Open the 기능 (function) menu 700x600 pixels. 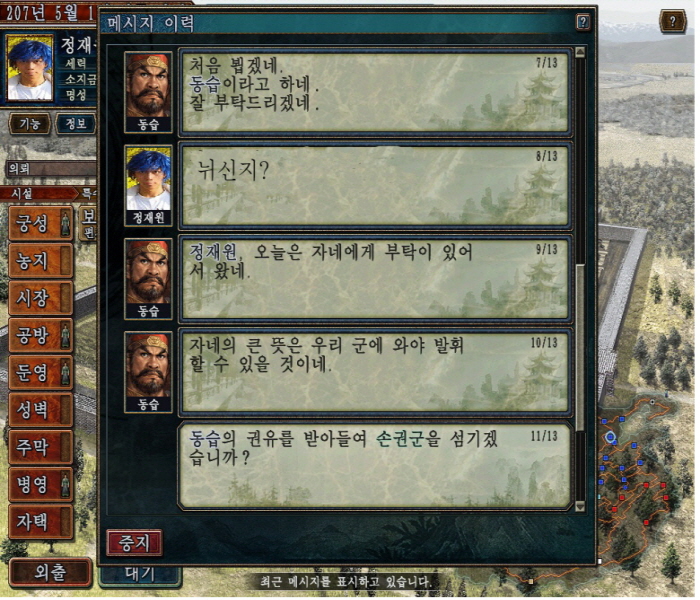pyautogui.click(x=28, y=124)
